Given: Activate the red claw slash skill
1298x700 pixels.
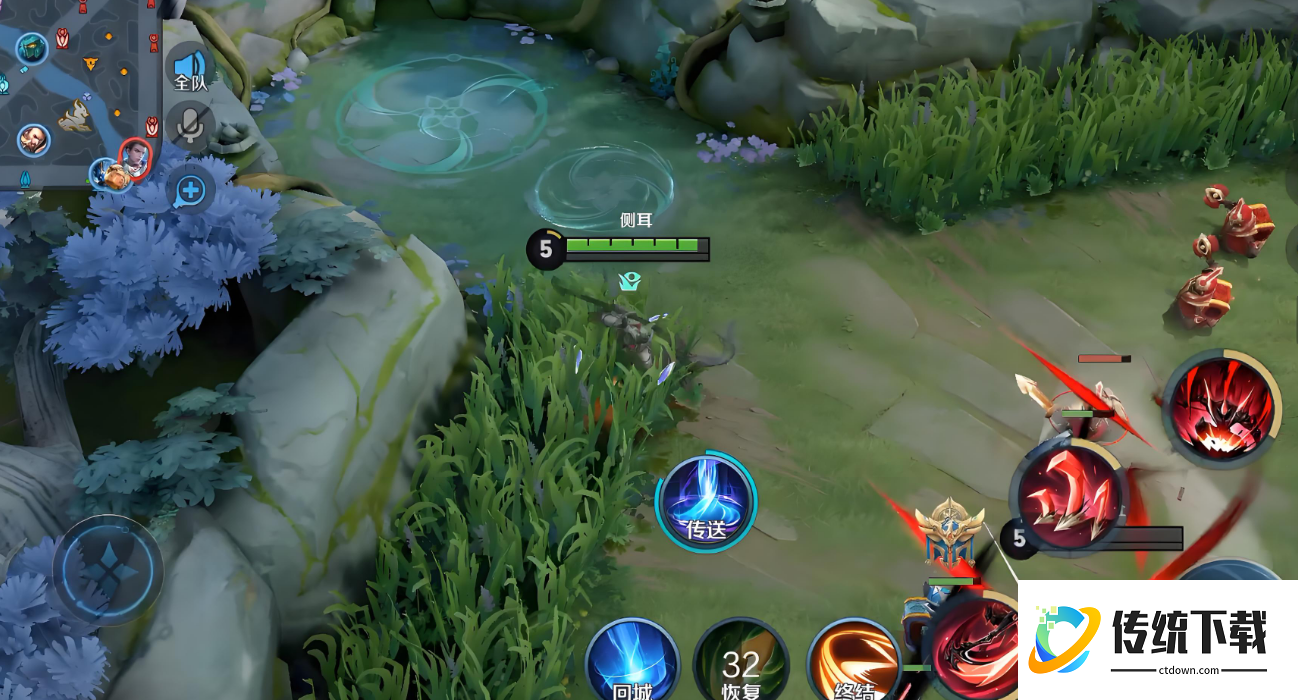Looking at the screenshot, I should pyautogui.click(x=1070, y=497).
